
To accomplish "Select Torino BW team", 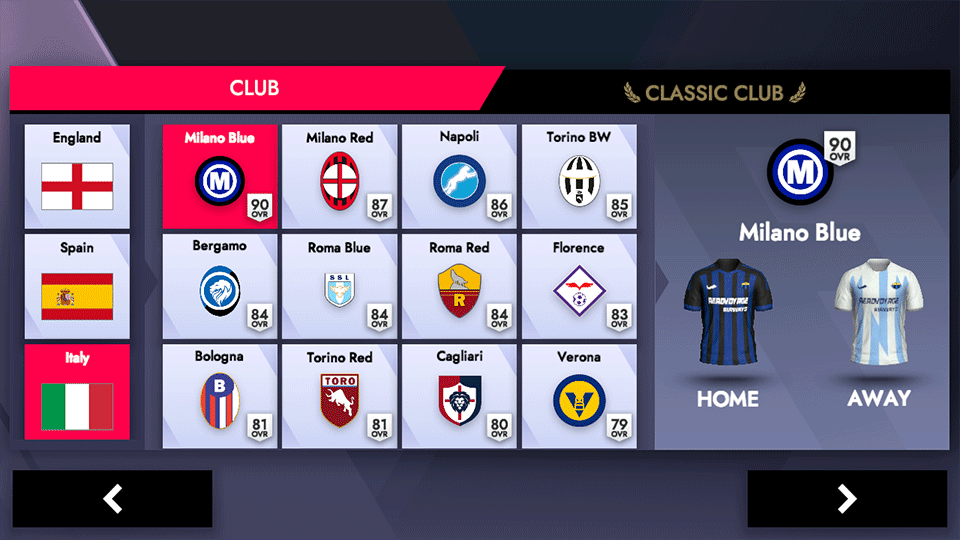I will coord(579,177).
